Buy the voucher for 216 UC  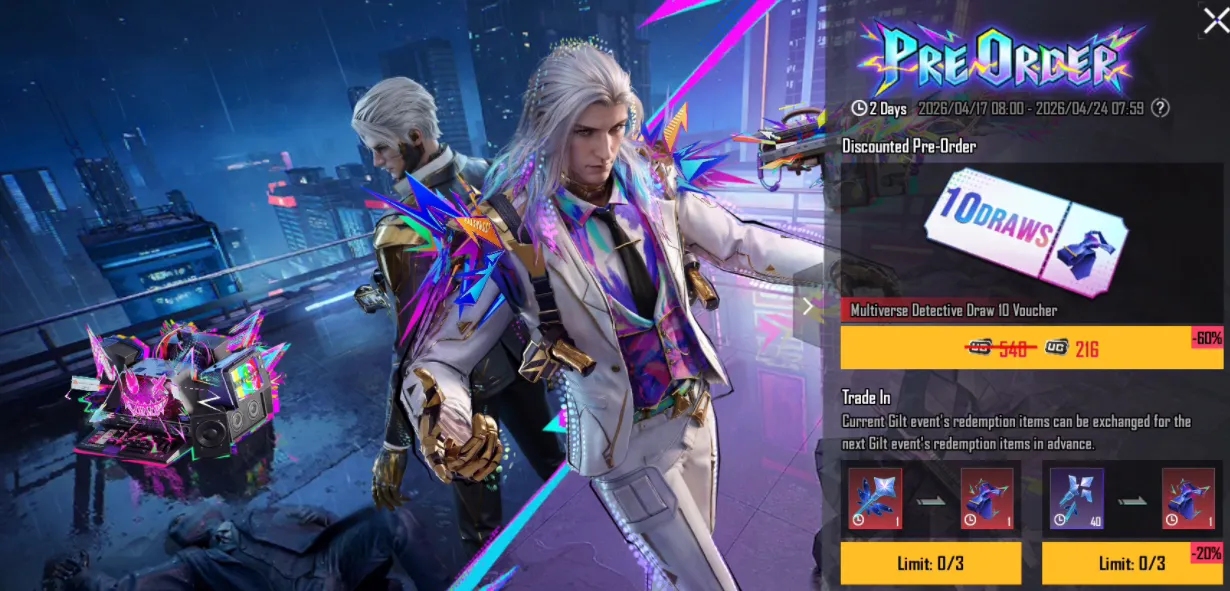pyautogui.click(x=1031, y=348)
